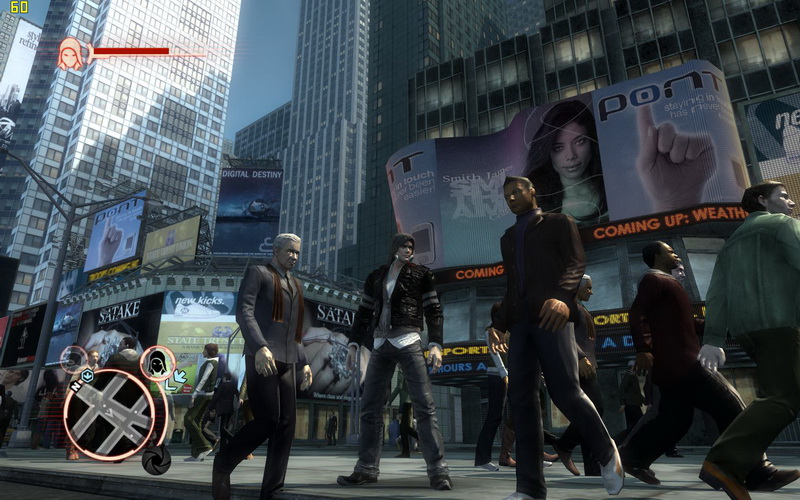Viewport: 800px width, 500px height.
Task: Click the blue hexagon marker on minimap
Action: pos(87,376)
